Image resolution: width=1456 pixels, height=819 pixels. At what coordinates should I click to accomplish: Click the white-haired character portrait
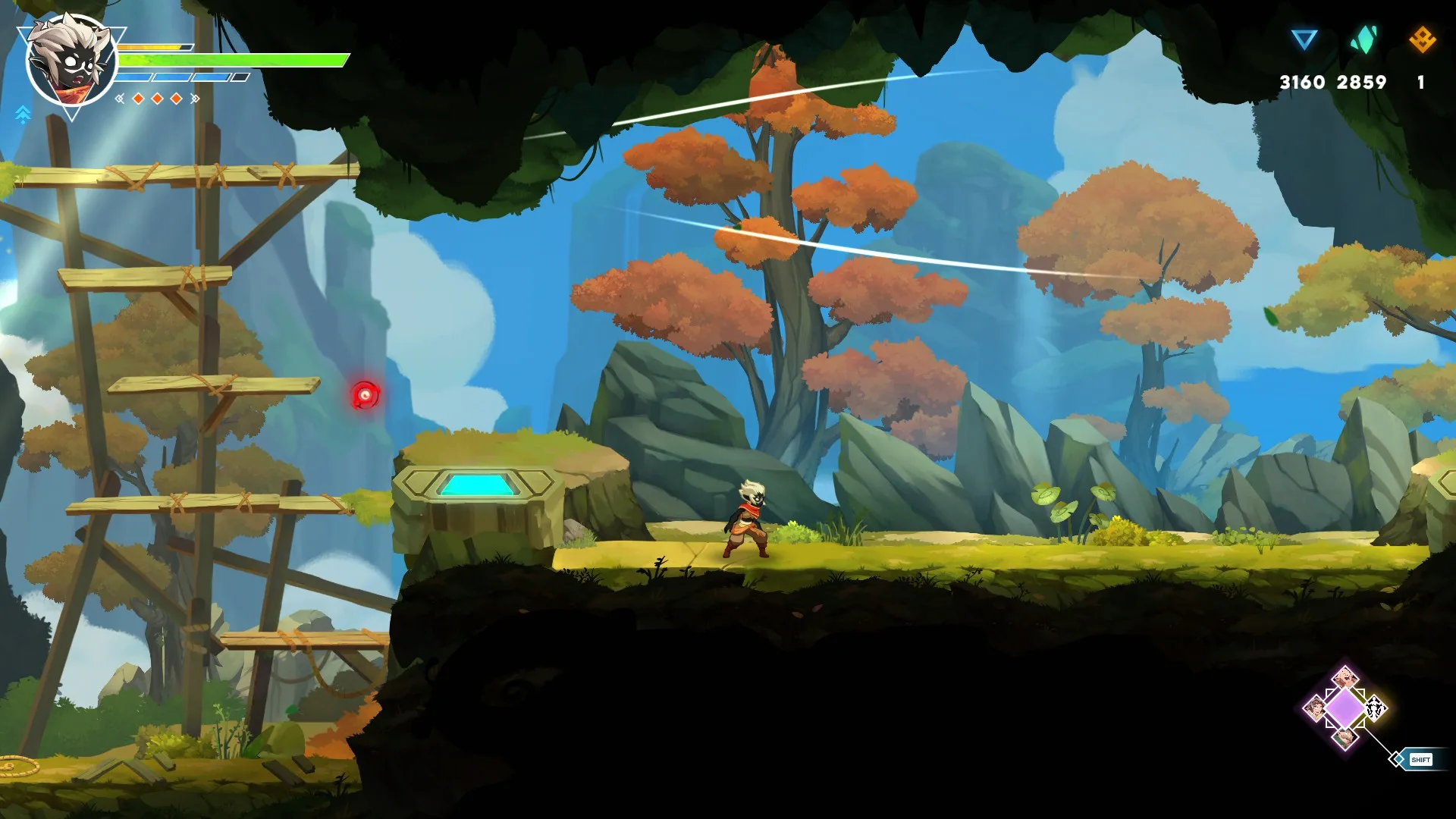[x=71, y=61]
